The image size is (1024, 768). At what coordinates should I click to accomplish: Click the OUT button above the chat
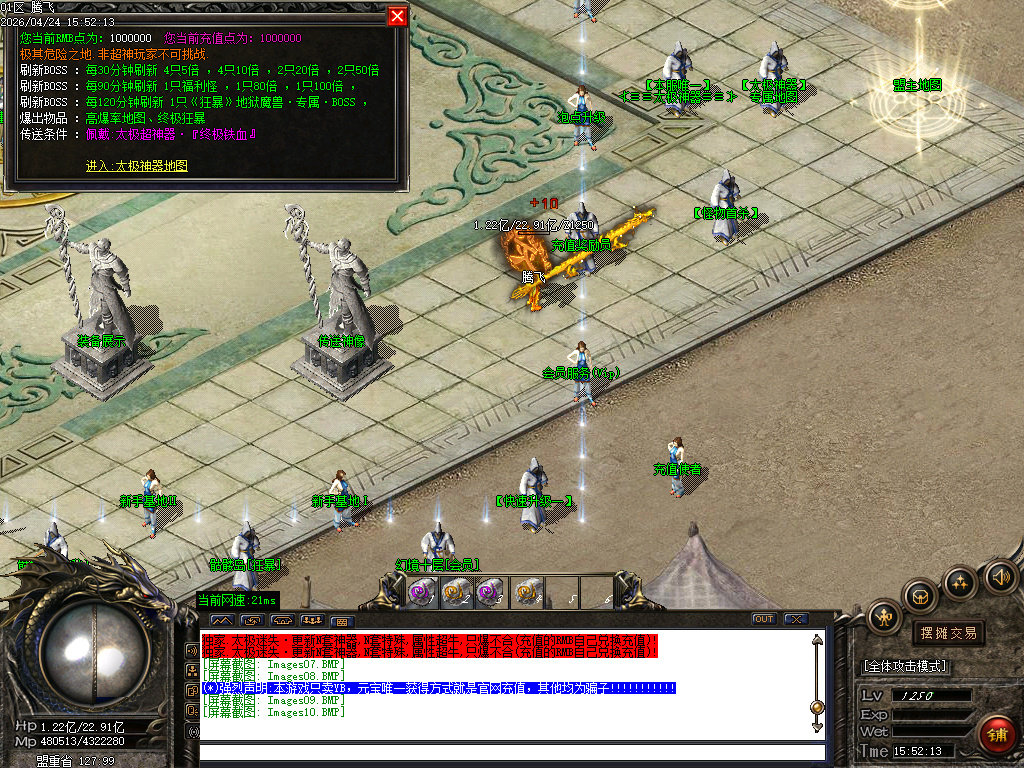[x=764, y=620]
